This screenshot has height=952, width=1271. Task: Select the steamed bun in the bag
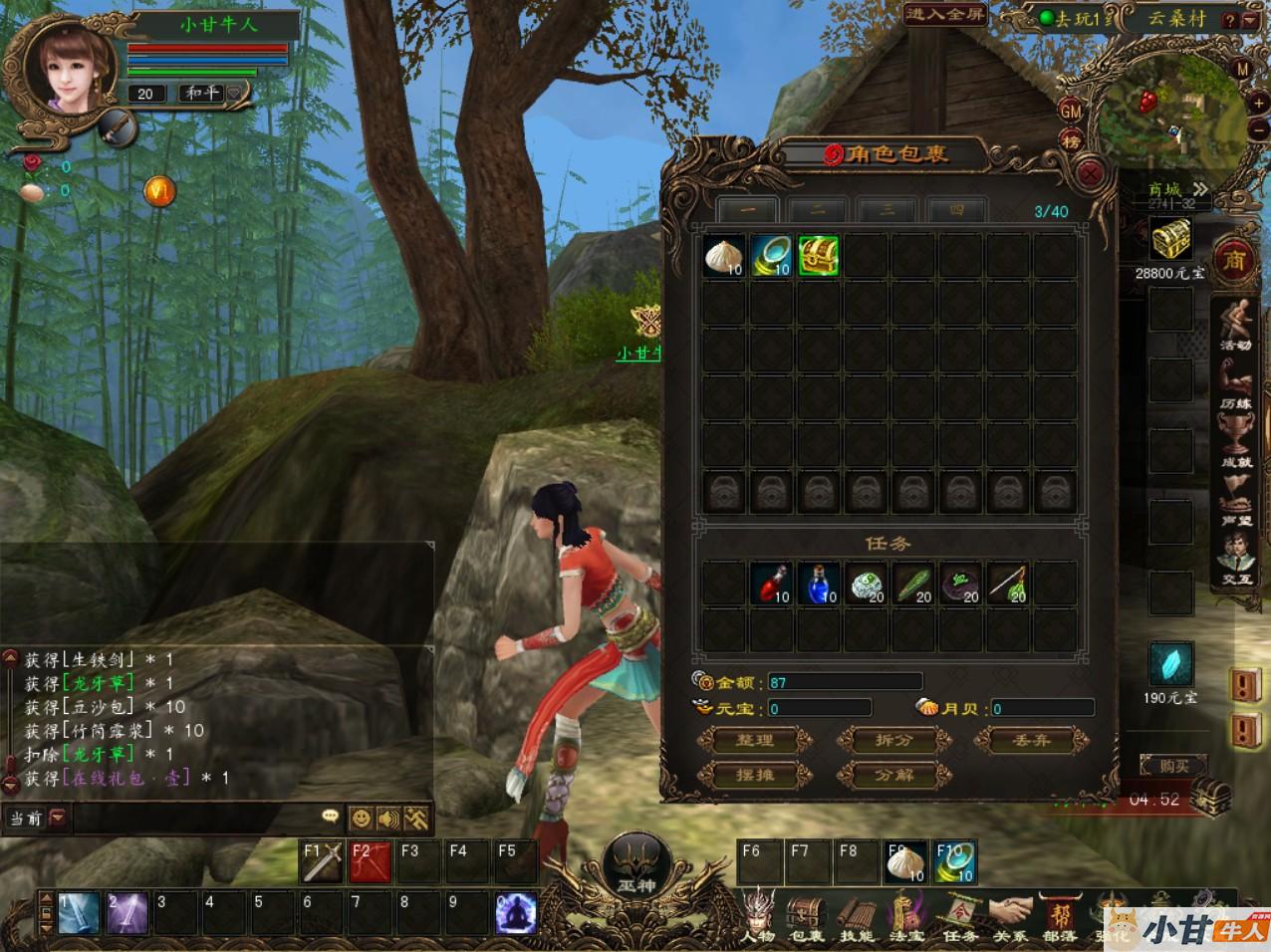coord(722,257)
